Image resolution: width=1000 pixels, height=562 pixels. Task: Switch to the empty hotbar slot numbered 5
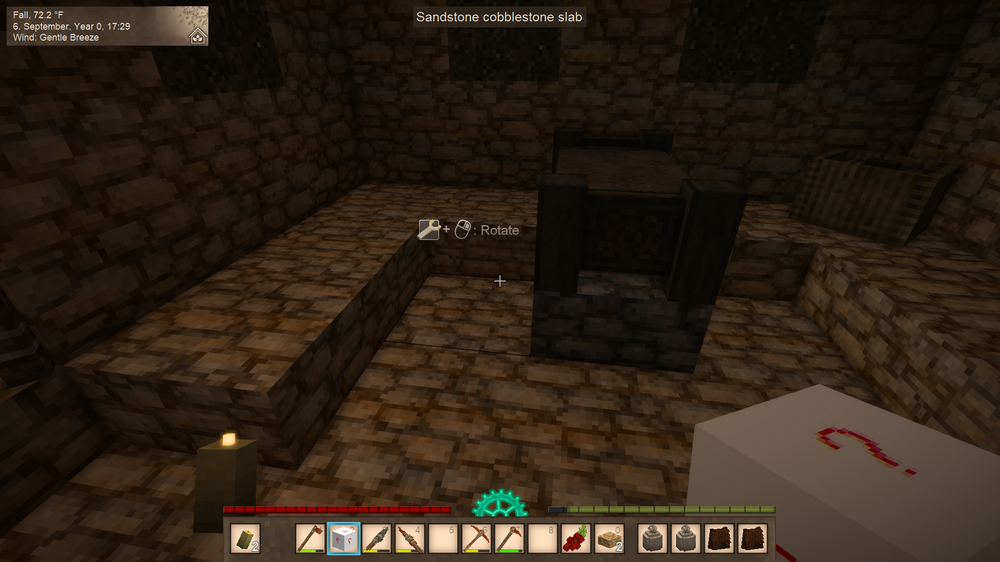pyautogui.click(x=442, y=539)
